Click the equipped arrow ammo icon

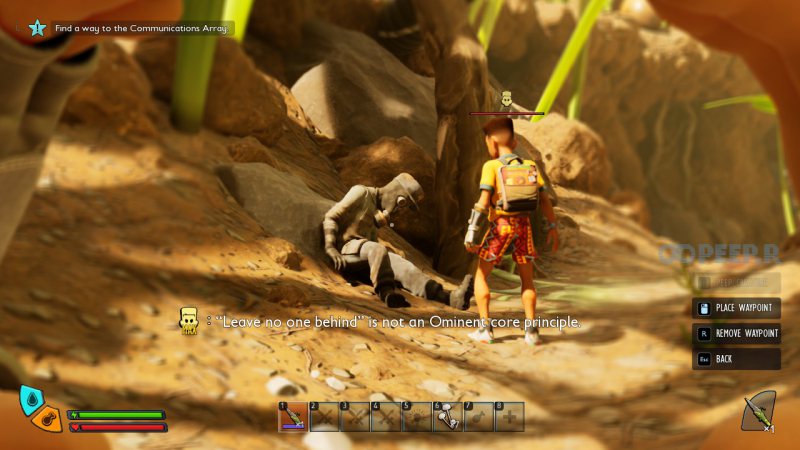(757, 411)
